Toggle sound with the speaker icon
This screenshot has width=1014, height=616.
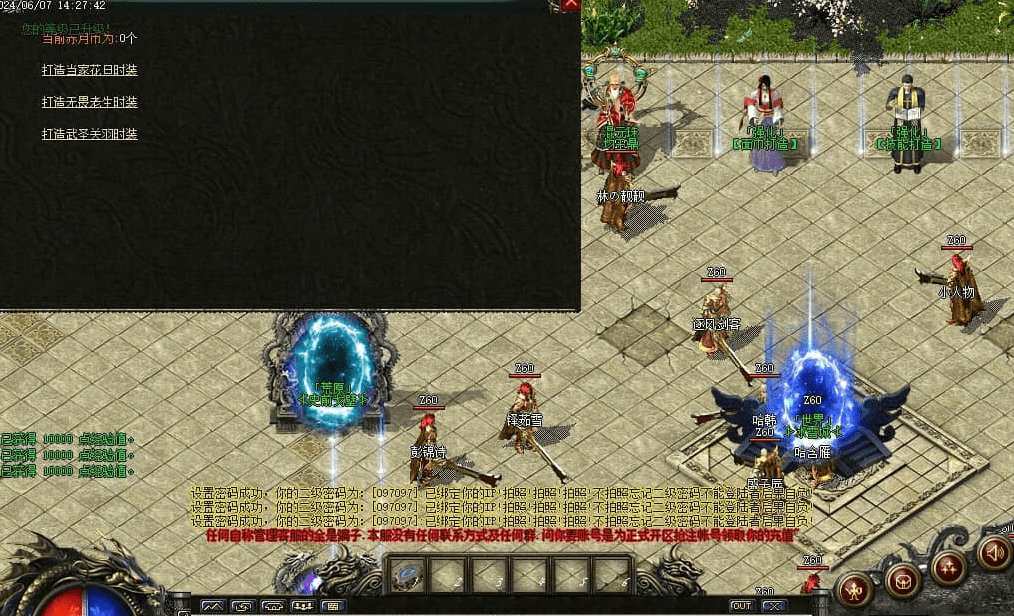(x=992, y=552)
